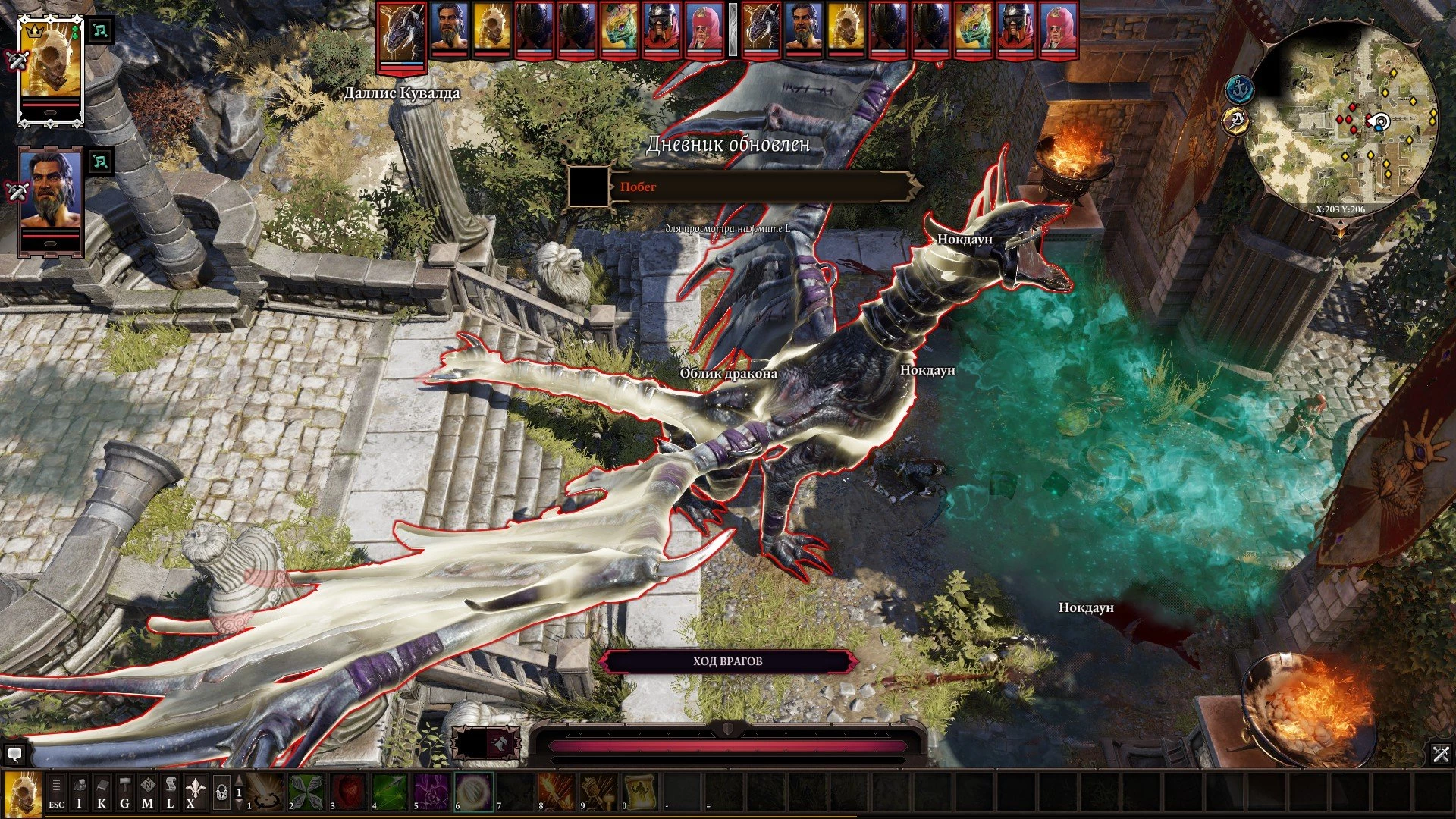Activate the flaming torch skill in slot 8
Image resolution: width=1456 pixels, height=819 pixels.
tap(557, 792)
